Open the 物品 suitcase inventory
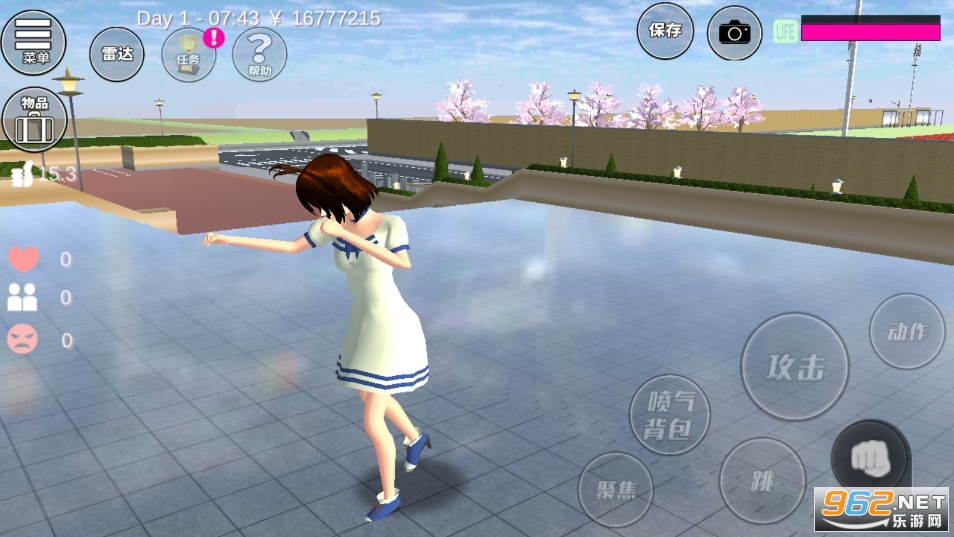Image resolution: width=954 pixels, height=537 pixels. pyautogui.click(x=35, y=119)
